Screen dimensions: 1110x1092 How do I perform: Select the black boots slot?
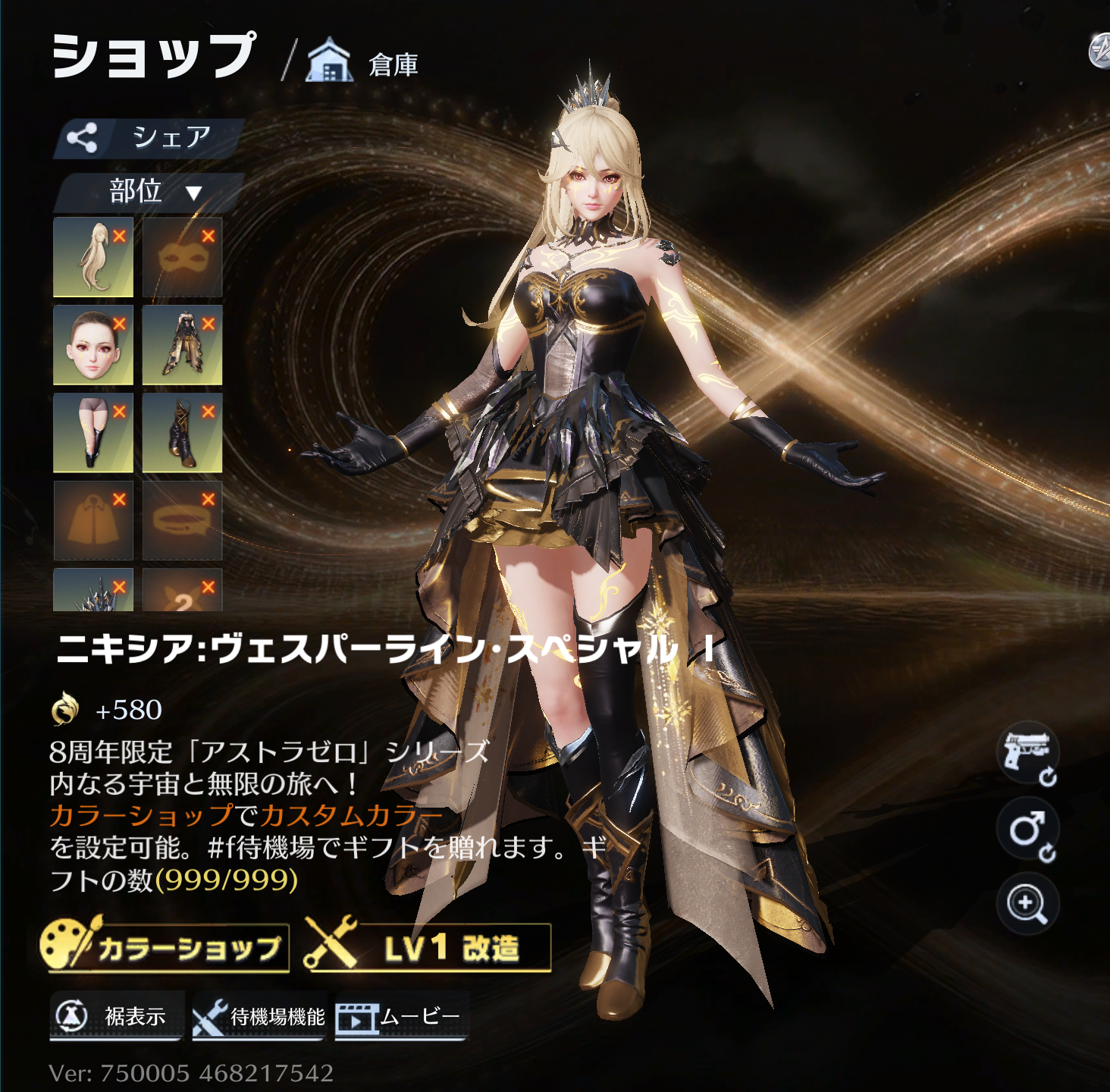(182, 432)
